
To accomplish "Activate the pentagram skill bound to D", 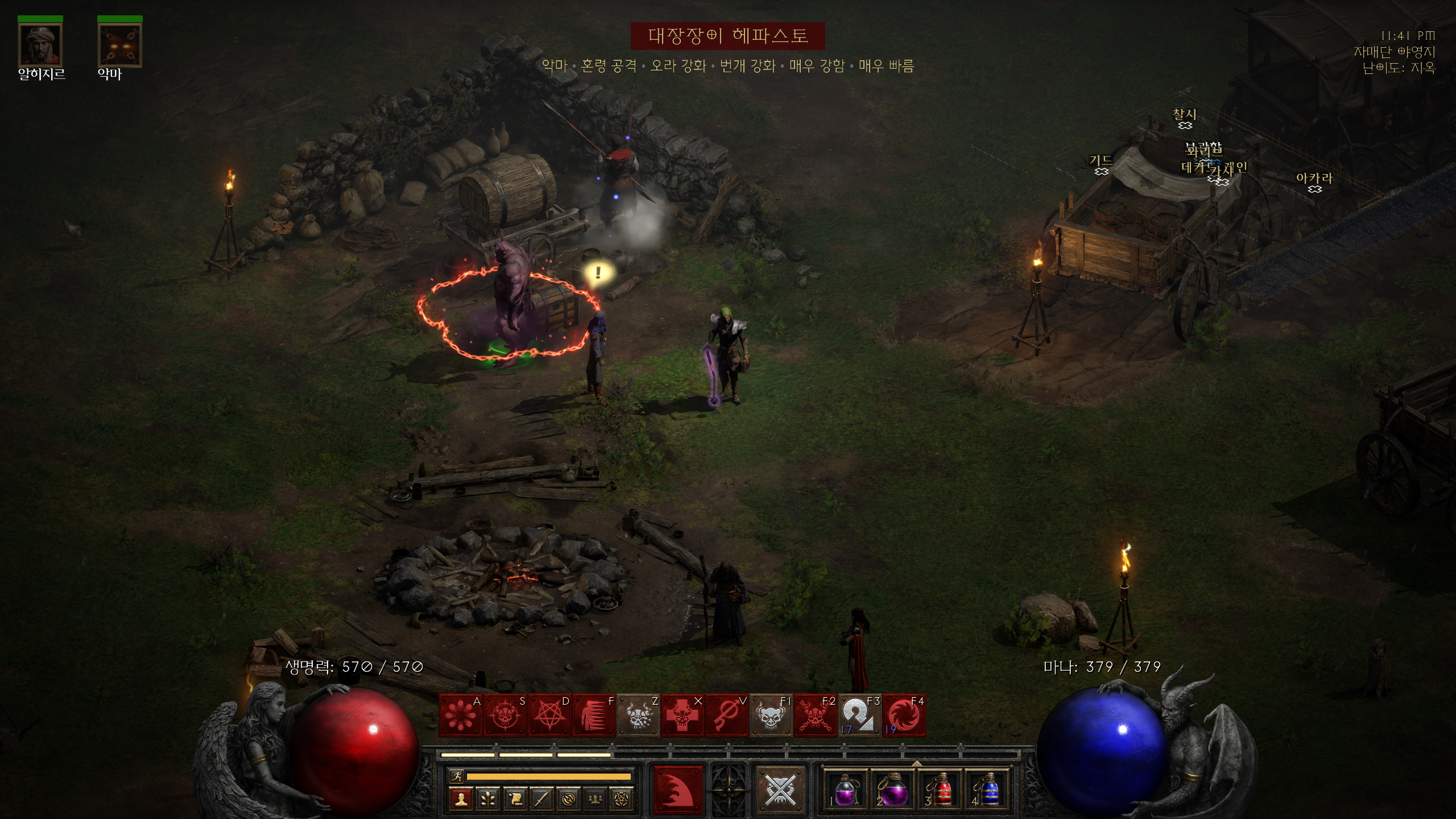I will [x=549, y=715].
